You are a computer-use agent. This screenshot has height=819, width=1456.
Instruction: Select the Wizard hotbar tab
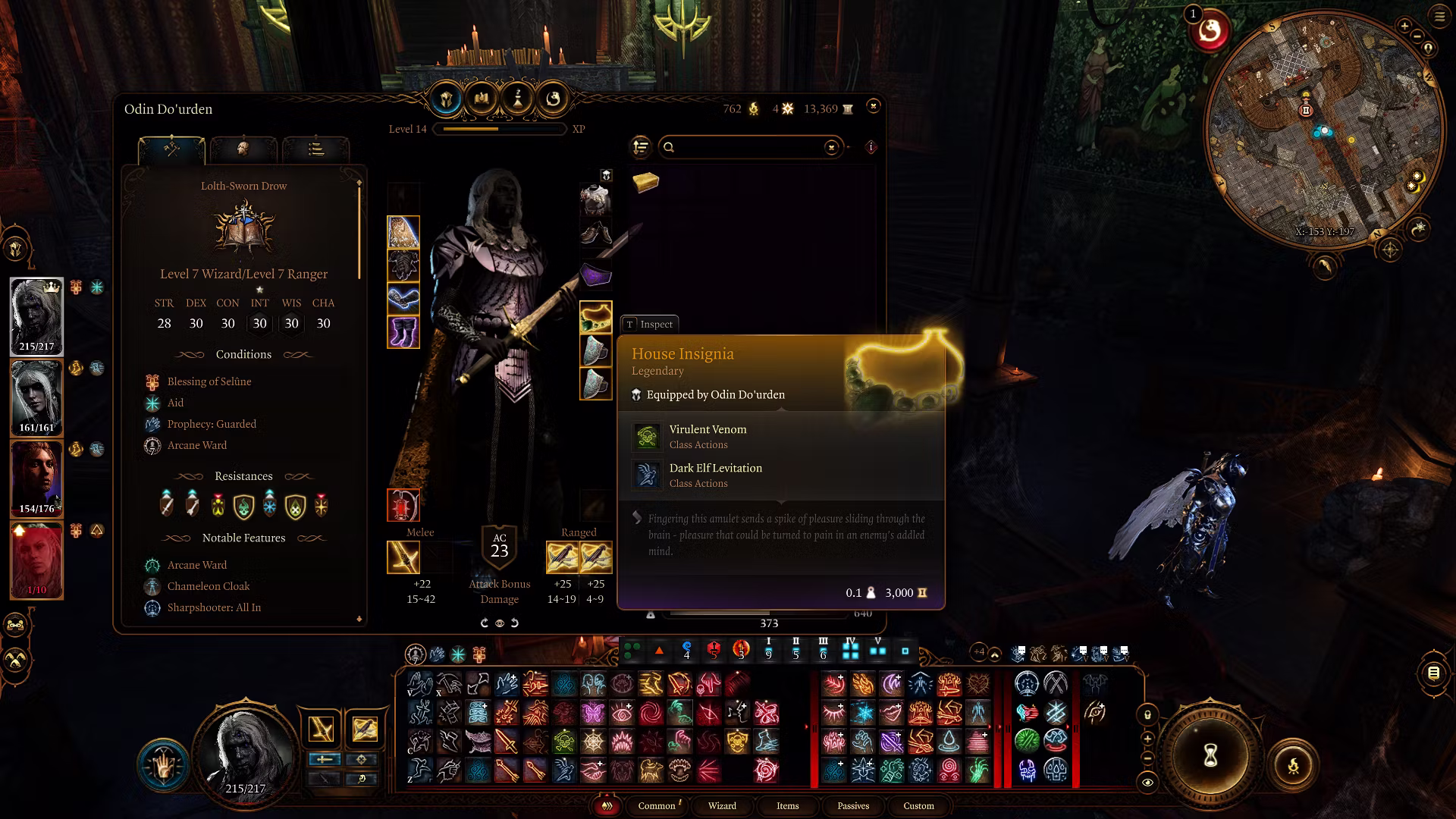coord(722,805)
